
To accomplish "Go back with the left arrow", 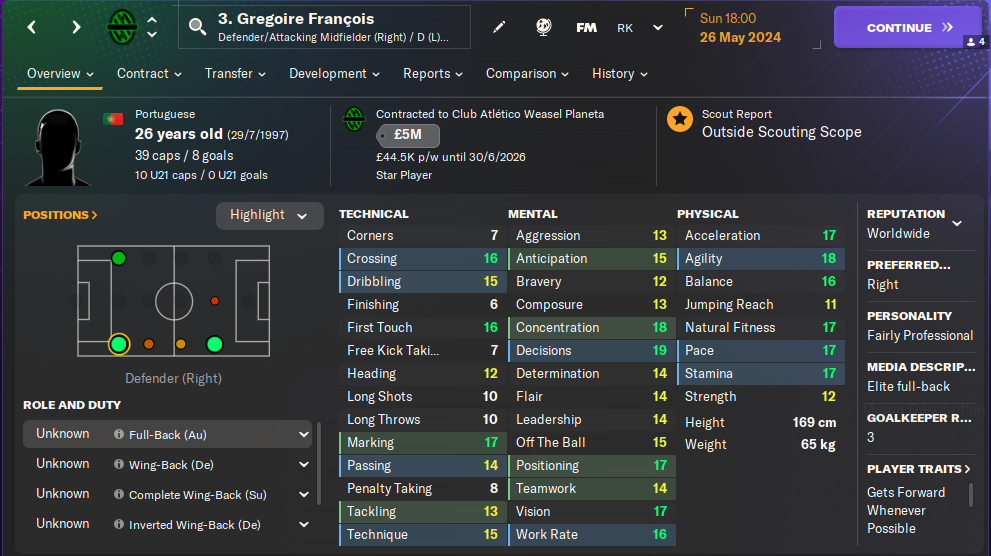I will [x=32, y=27].
